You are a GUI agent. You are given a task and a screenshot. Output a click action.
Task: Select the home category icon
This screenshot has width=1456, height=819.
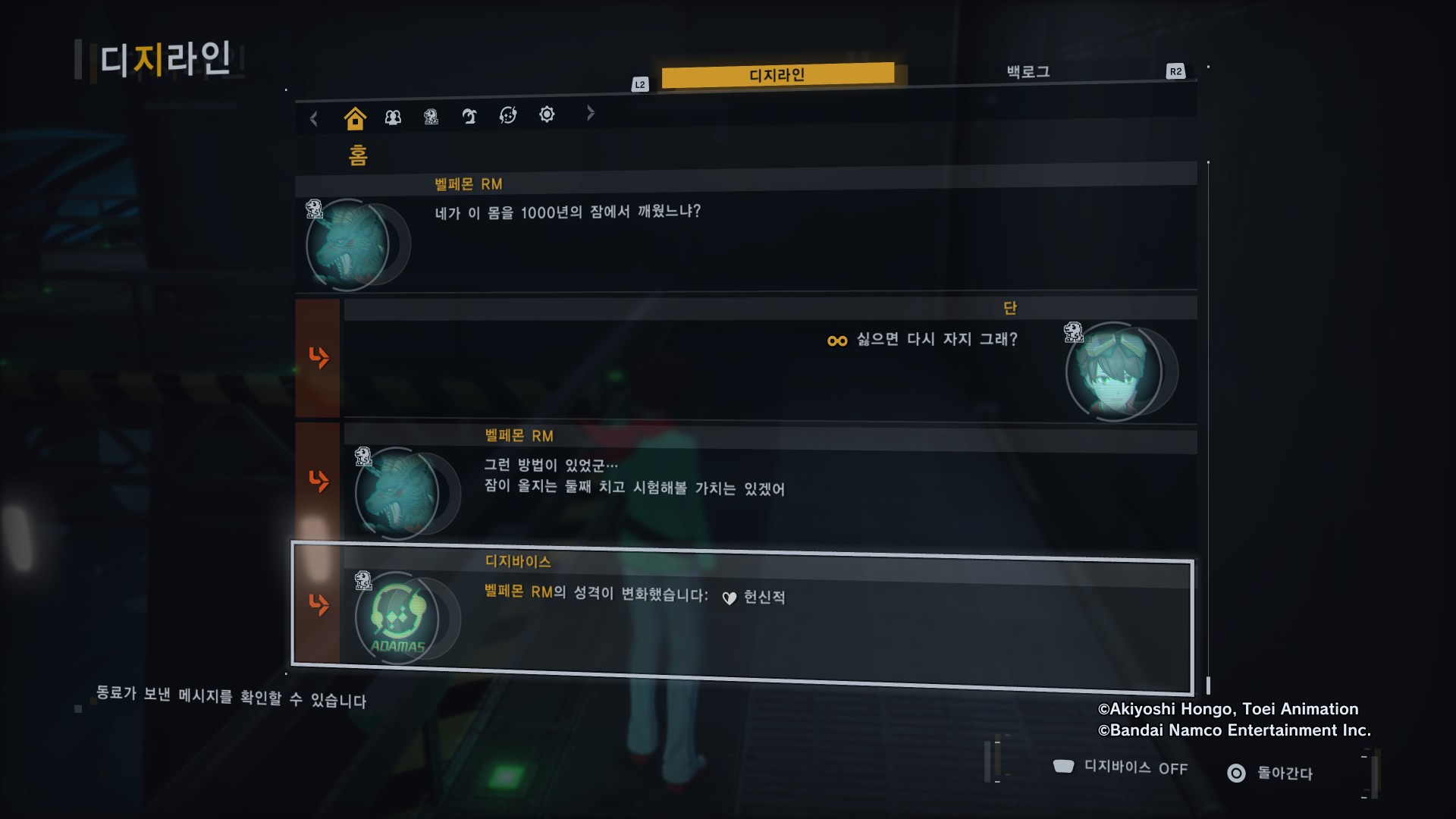pyautogui.click(x=354, y=118)
